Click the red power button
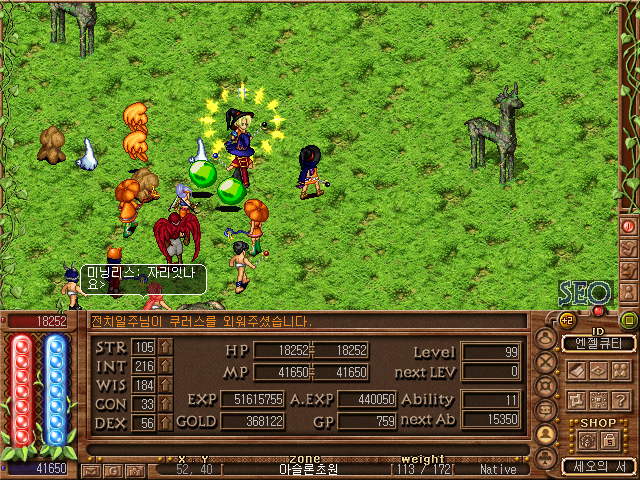640x480 pixels. pos(629,226)
